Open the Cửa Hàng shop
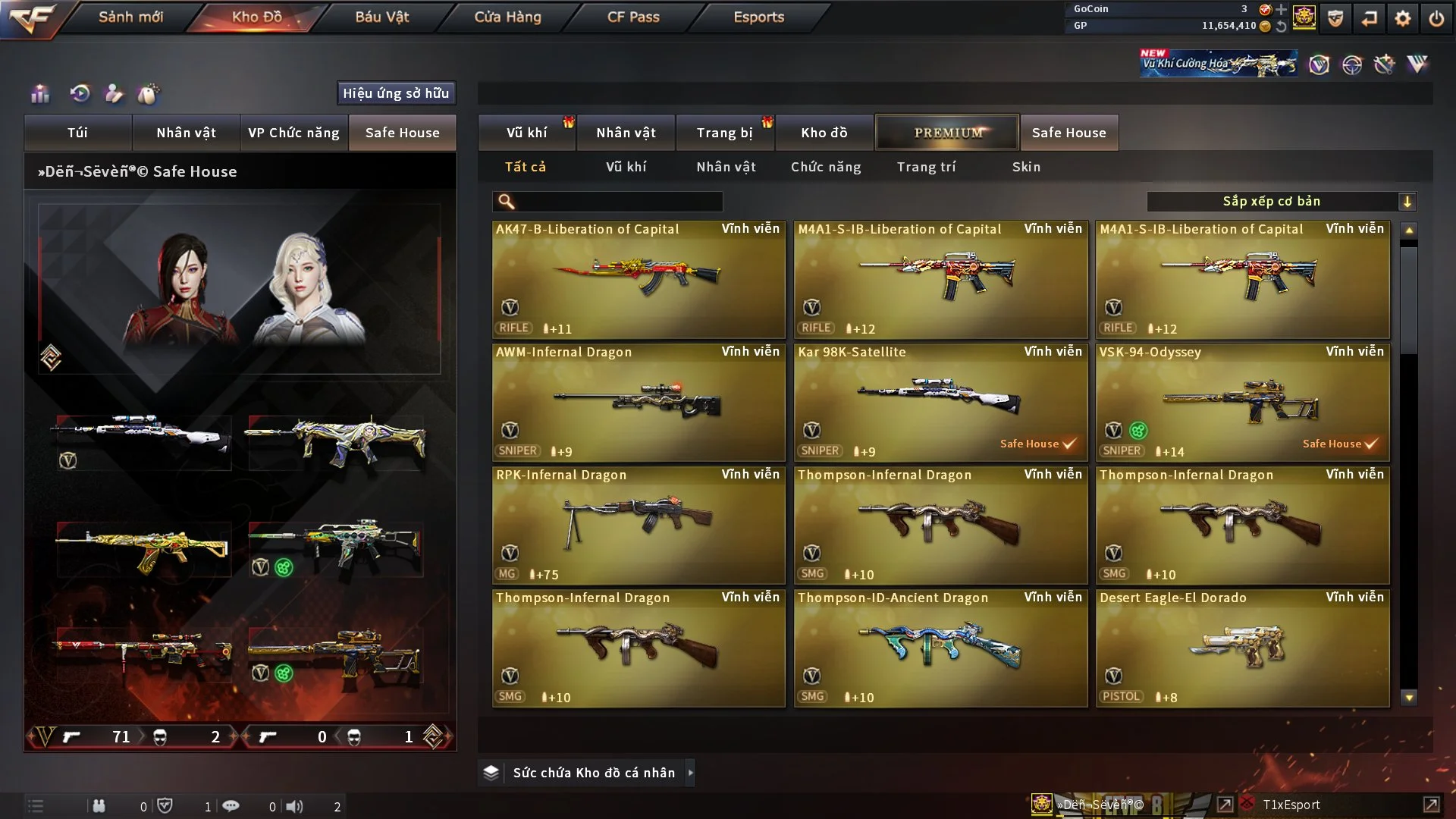This screenshot has width=1456, height=819. tap(507, 17)
